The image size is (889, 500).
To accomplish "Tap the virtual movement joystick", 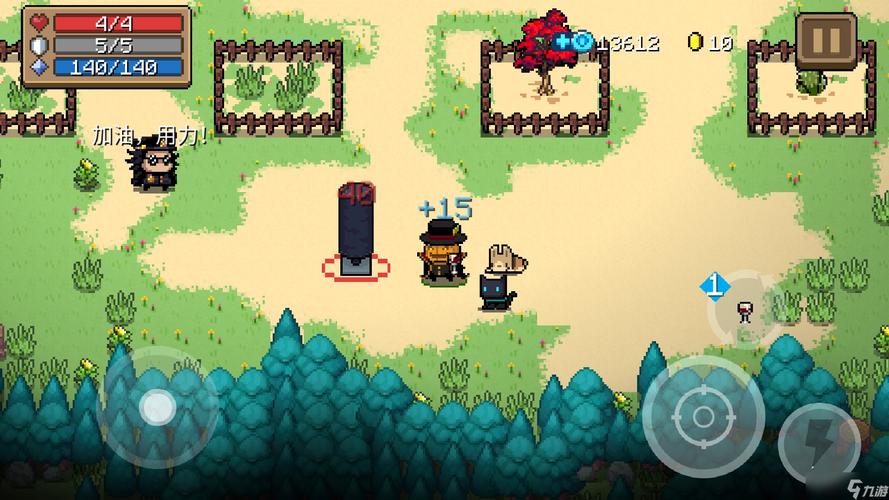I will coord(157,406).
